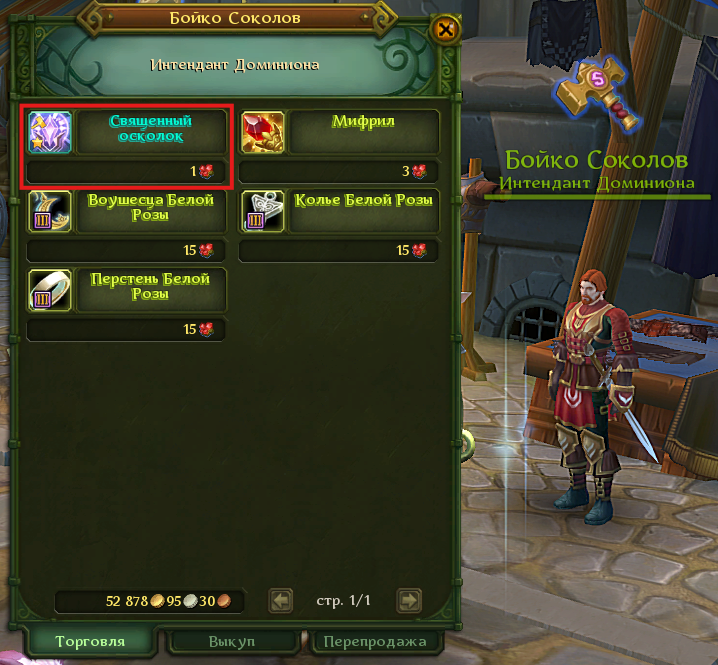Open the Выкуп tab
Viewport: 718px width, 665px height.
coord(234,641)
